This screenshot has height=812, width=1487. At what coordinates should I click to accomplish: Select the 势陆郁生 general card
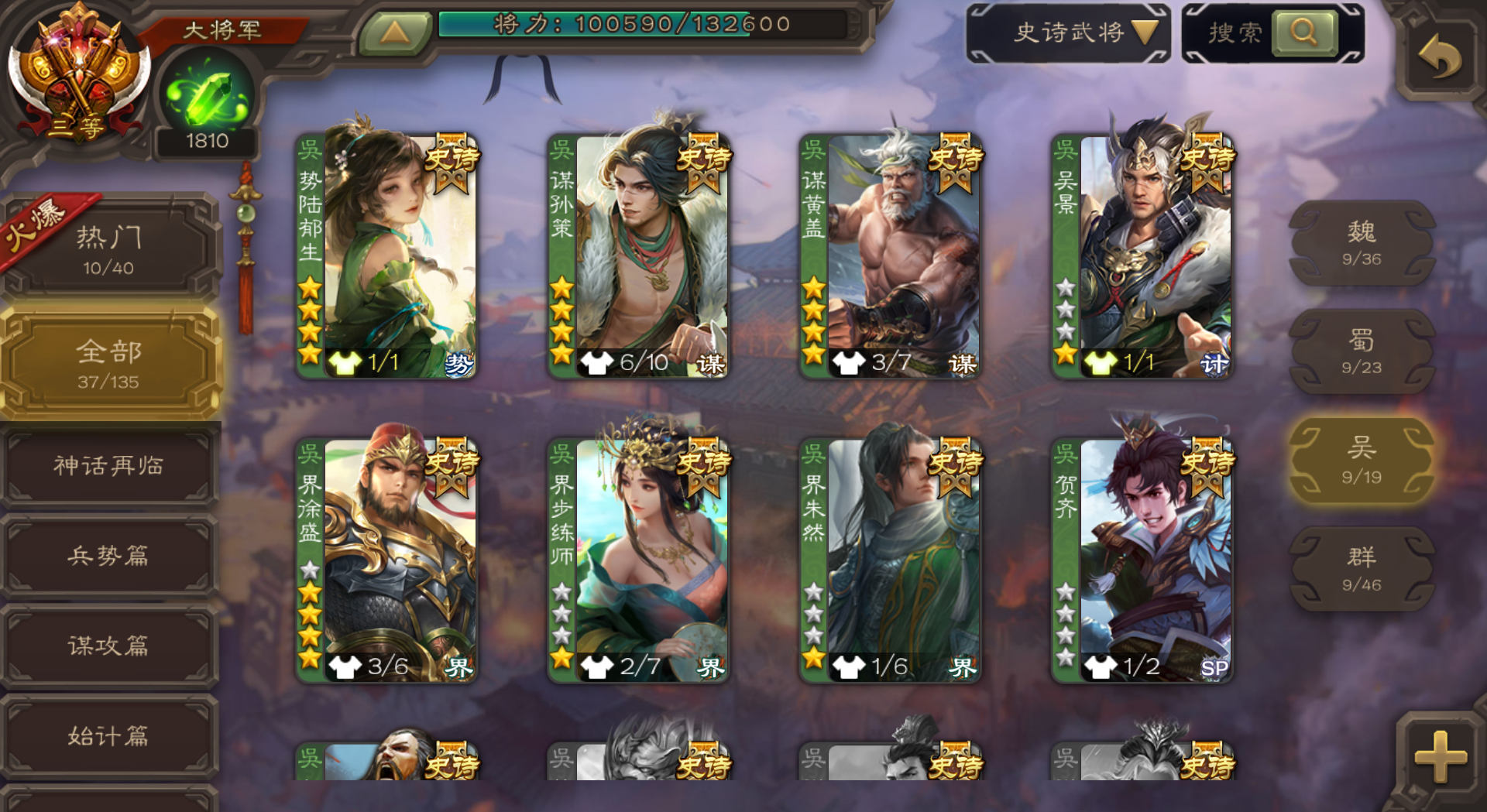pyautogui.click(x=386, y=255)
